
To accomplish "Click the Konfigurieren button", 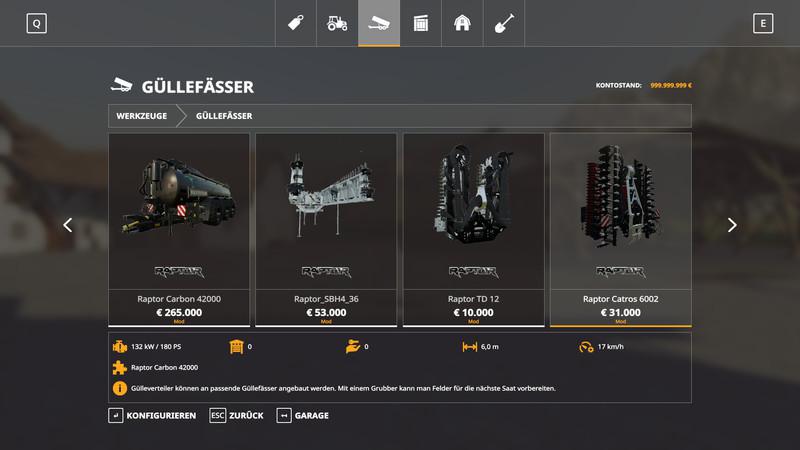I will [x=153, y=415].
